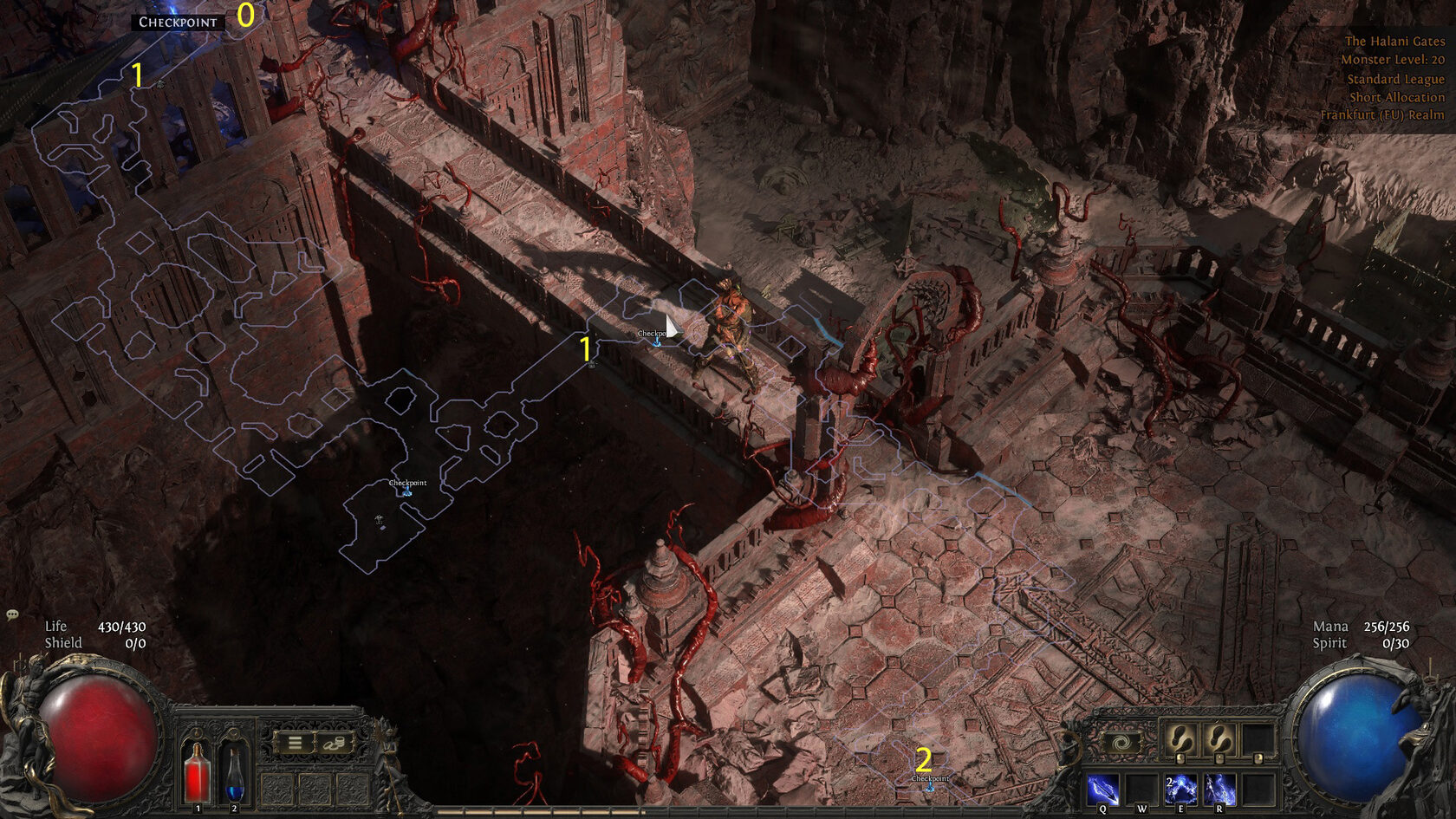The width and height of the screenshot is (1456, 819).
Task: Activate the swirl portal button
Action: (x=1121, y=743)
